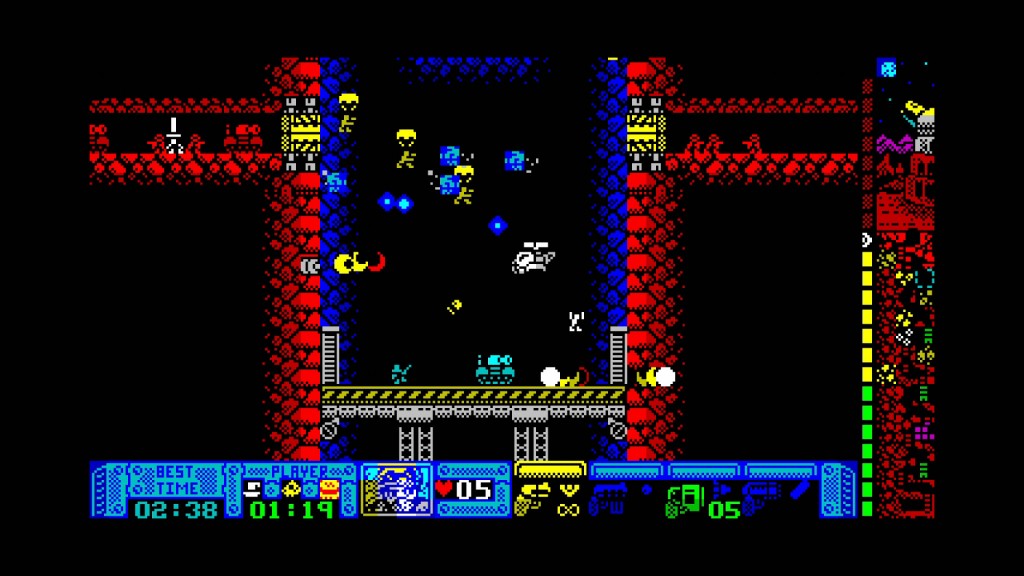Click the white hat collectible icon
The height and width of the screenshot is (576, 1024).
(255, 489)
